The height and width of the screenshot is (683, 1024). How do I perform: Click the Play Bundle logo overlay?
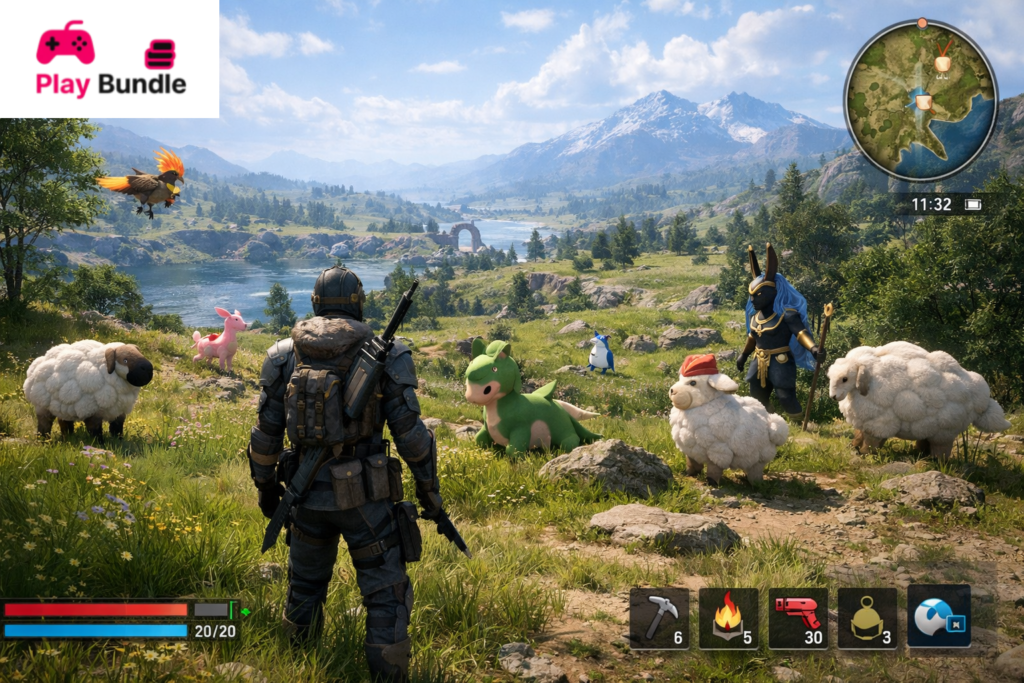point(109,59)
